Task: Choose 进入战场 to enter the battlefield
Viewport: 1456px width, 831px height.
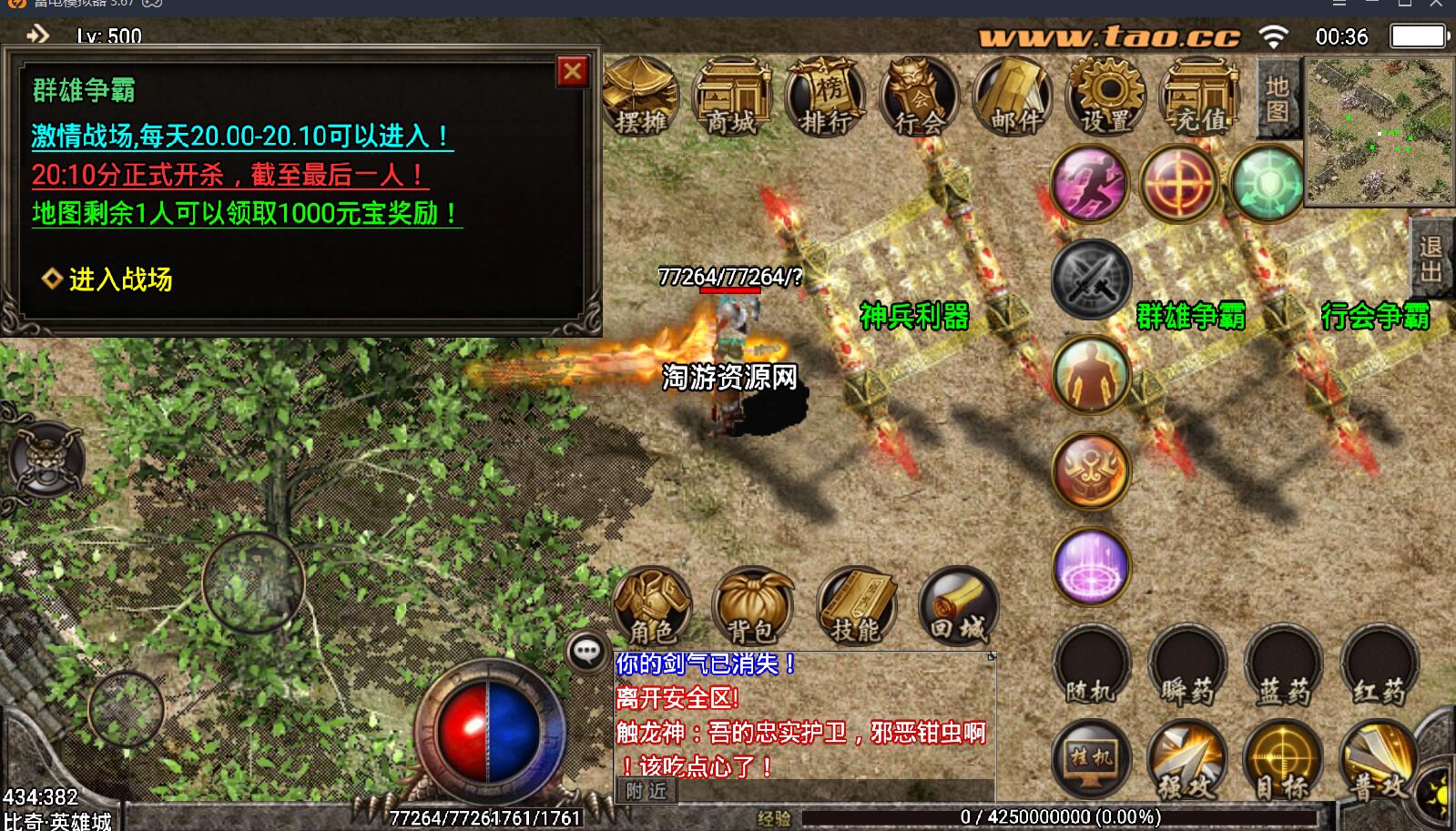Action: point(119,279)
